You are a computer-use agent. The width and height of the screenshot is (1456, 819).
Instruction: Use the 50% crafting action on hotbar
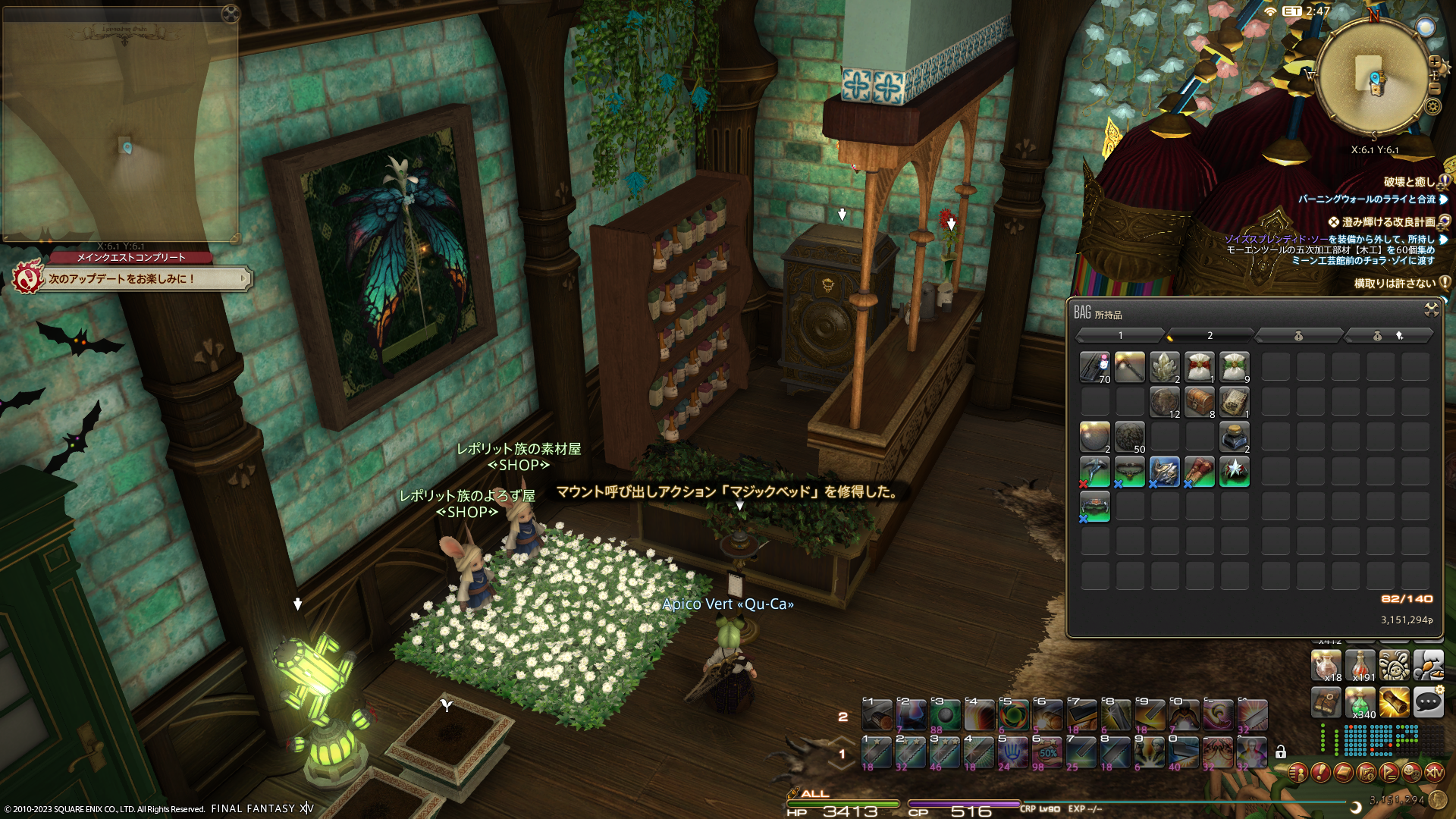pos(1047,752)
